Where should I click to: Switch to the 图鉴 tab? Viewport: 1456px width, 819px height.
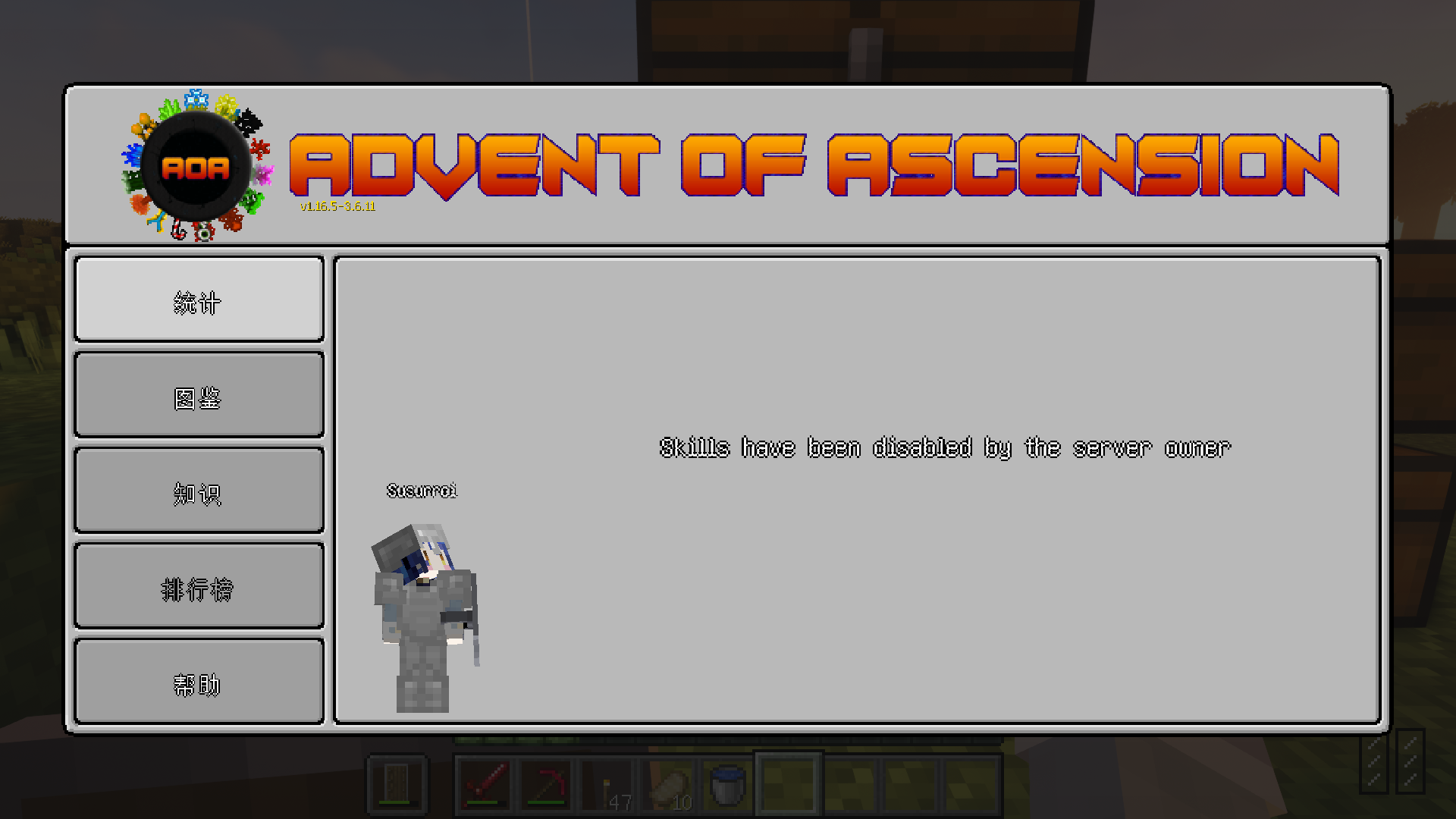point(197,394)
